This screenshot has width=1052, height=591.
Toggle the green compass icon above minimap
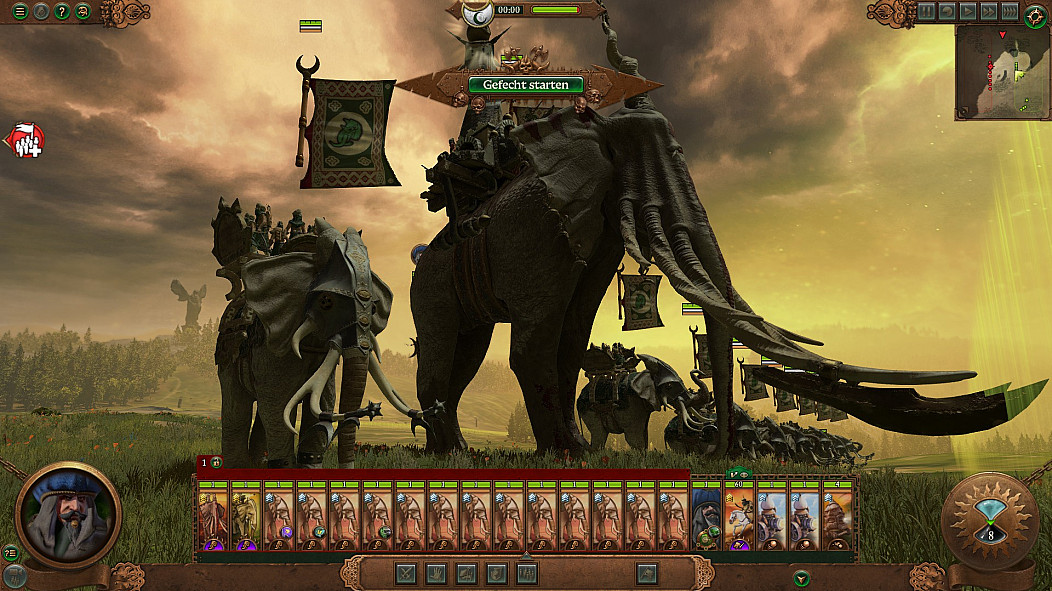[x=1036, y=15]
